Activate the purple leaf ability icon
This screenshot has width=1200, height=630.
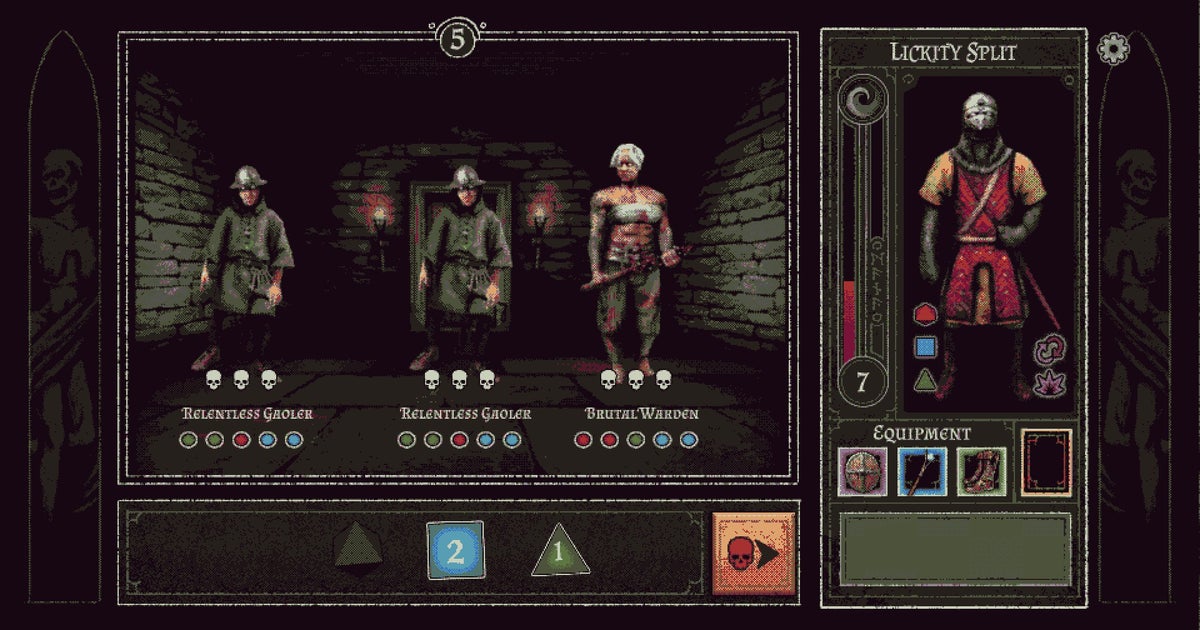[x=1051, y=383]
